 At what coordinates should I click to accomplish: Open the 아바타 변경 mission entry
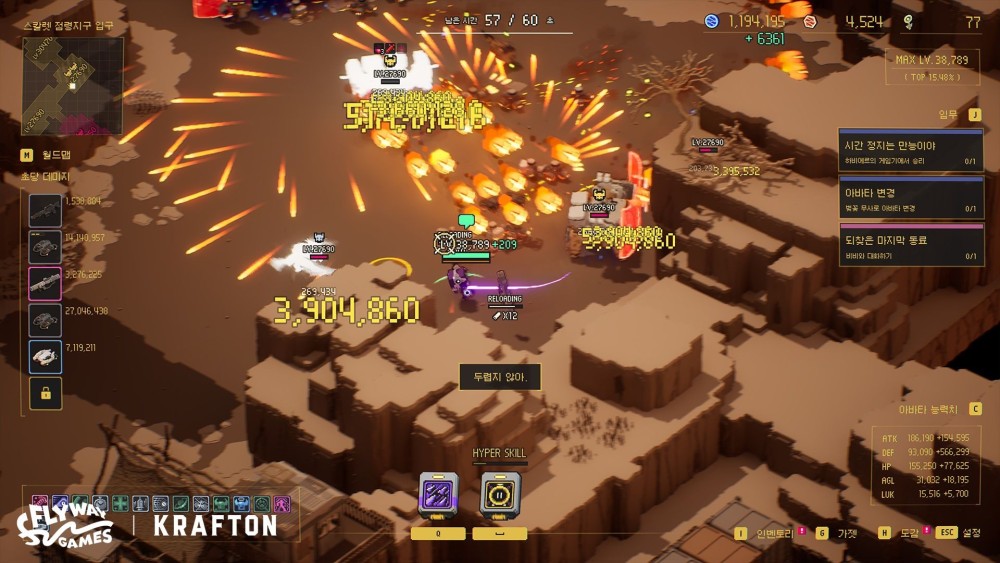910,199
